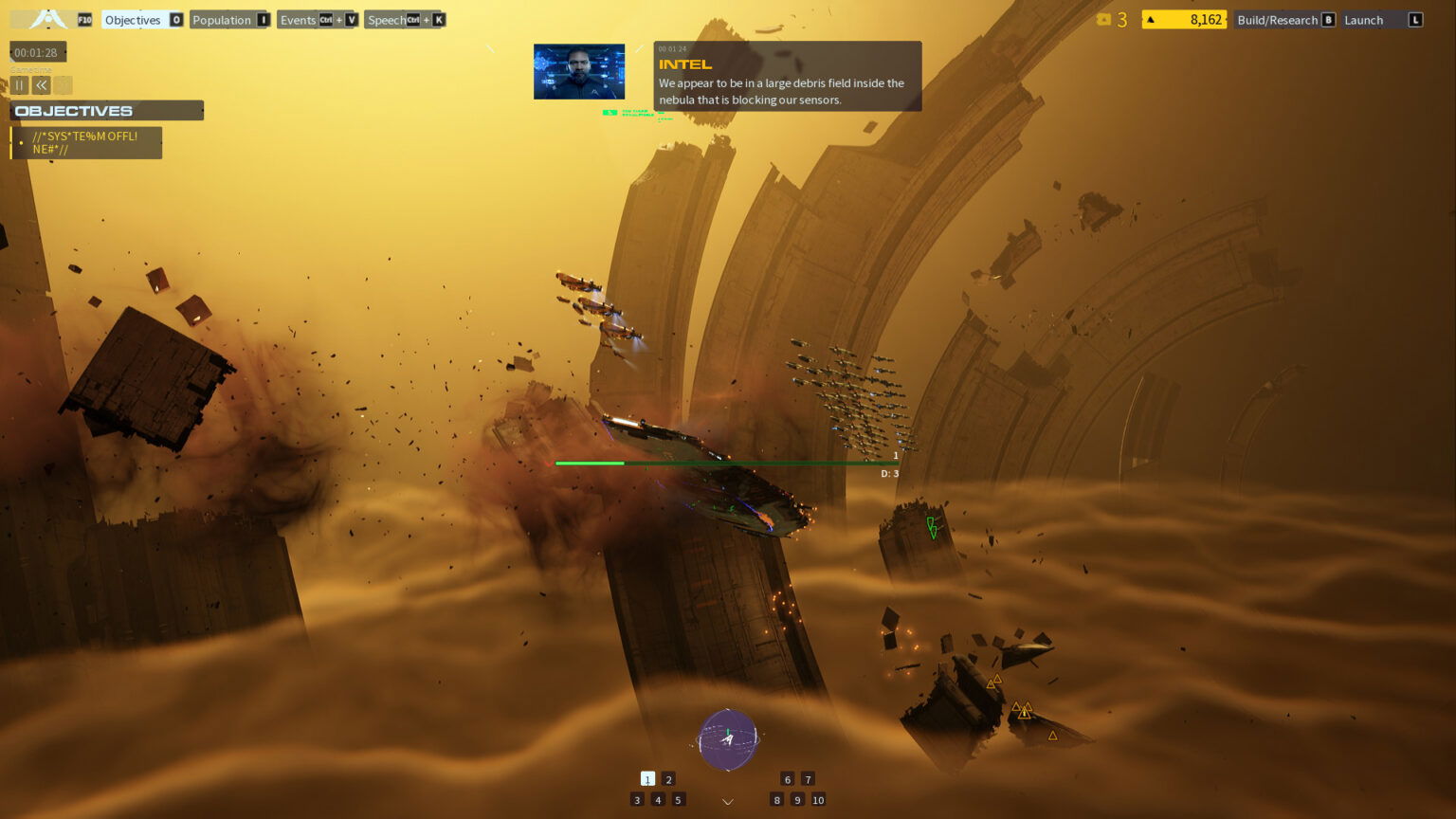This screenshot has width=1456, height=819.
Task: Pause the game with the pause icon
Action: (x=19, y=85)
